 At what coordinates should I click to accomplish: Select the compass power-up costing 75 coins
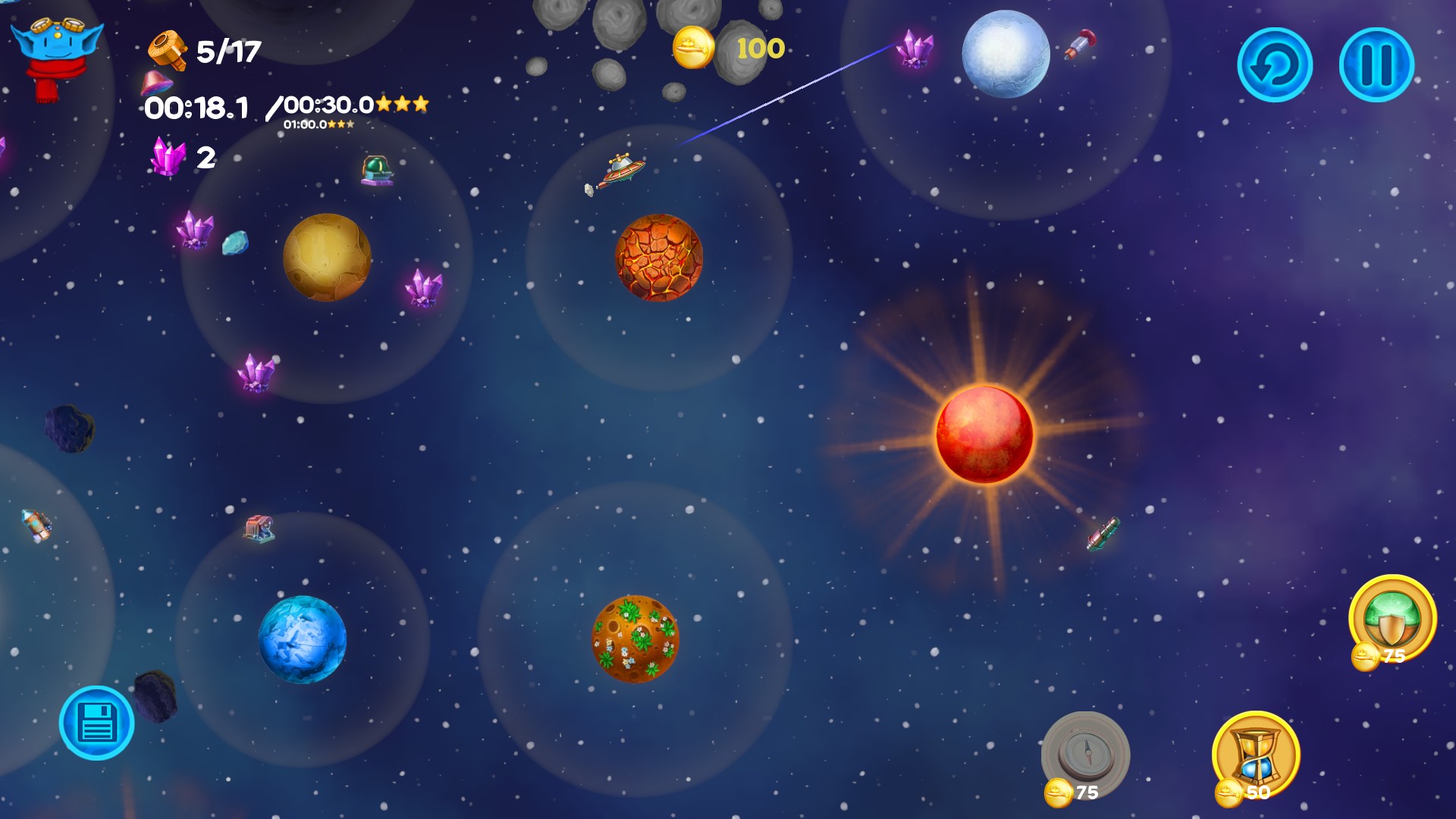click(x=1085, y=753)
